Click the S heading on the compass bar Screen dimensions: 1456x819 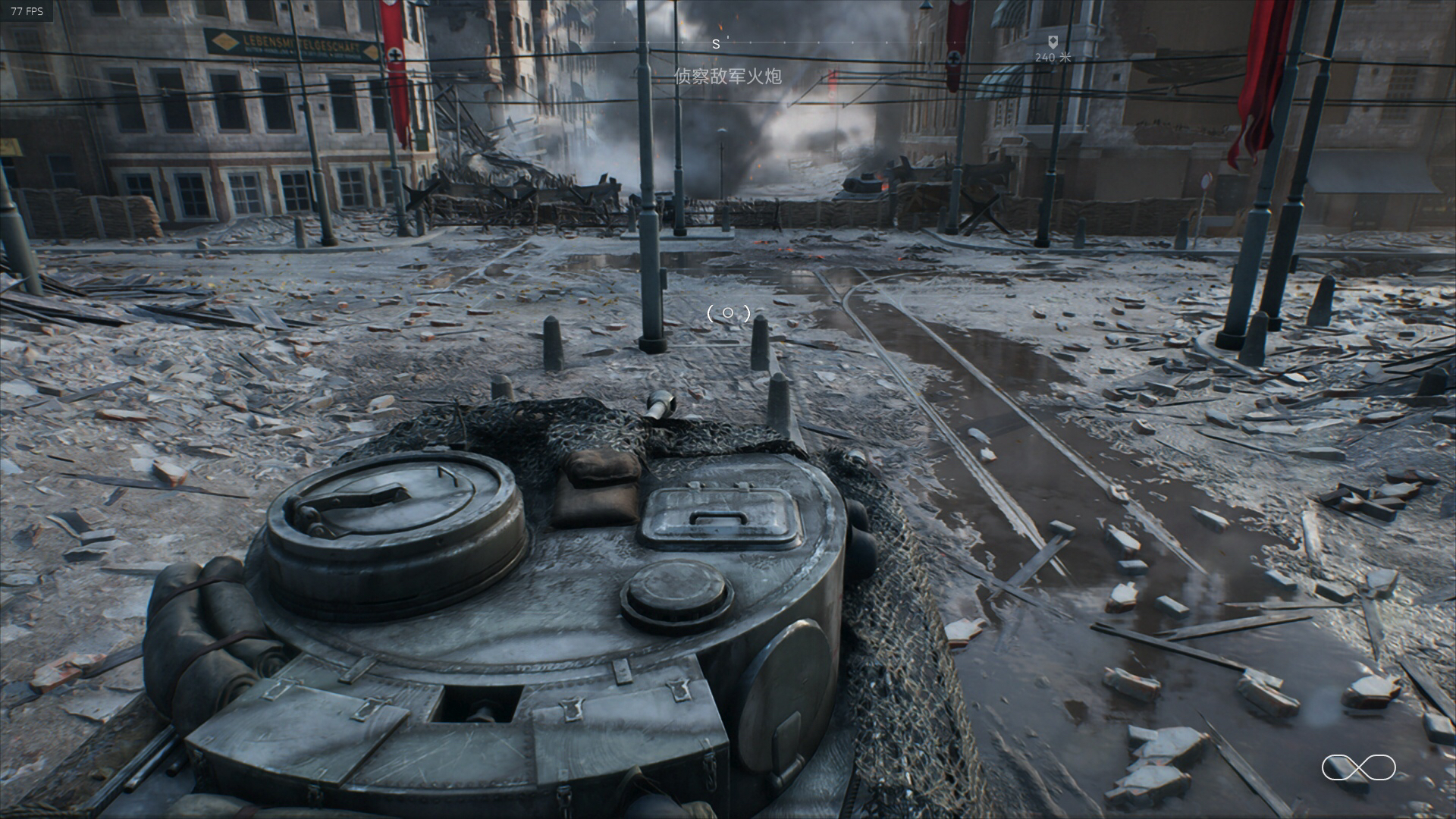716,45
